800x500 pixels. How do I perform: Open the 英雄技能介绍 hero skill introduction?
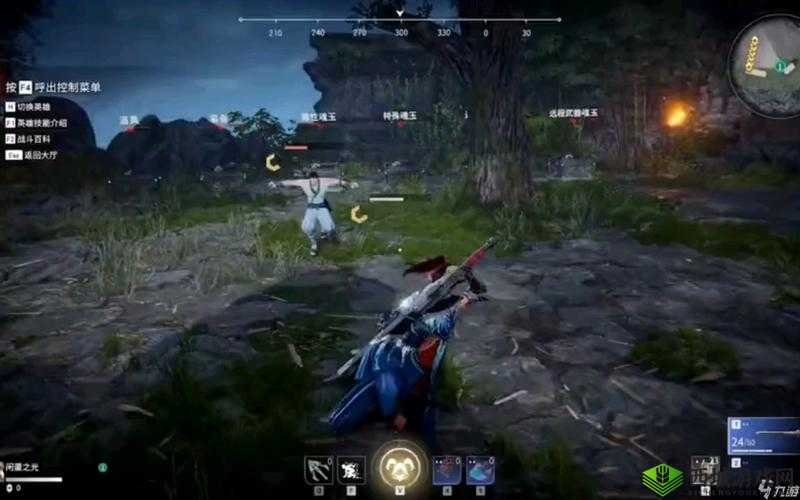click(36, 122)
